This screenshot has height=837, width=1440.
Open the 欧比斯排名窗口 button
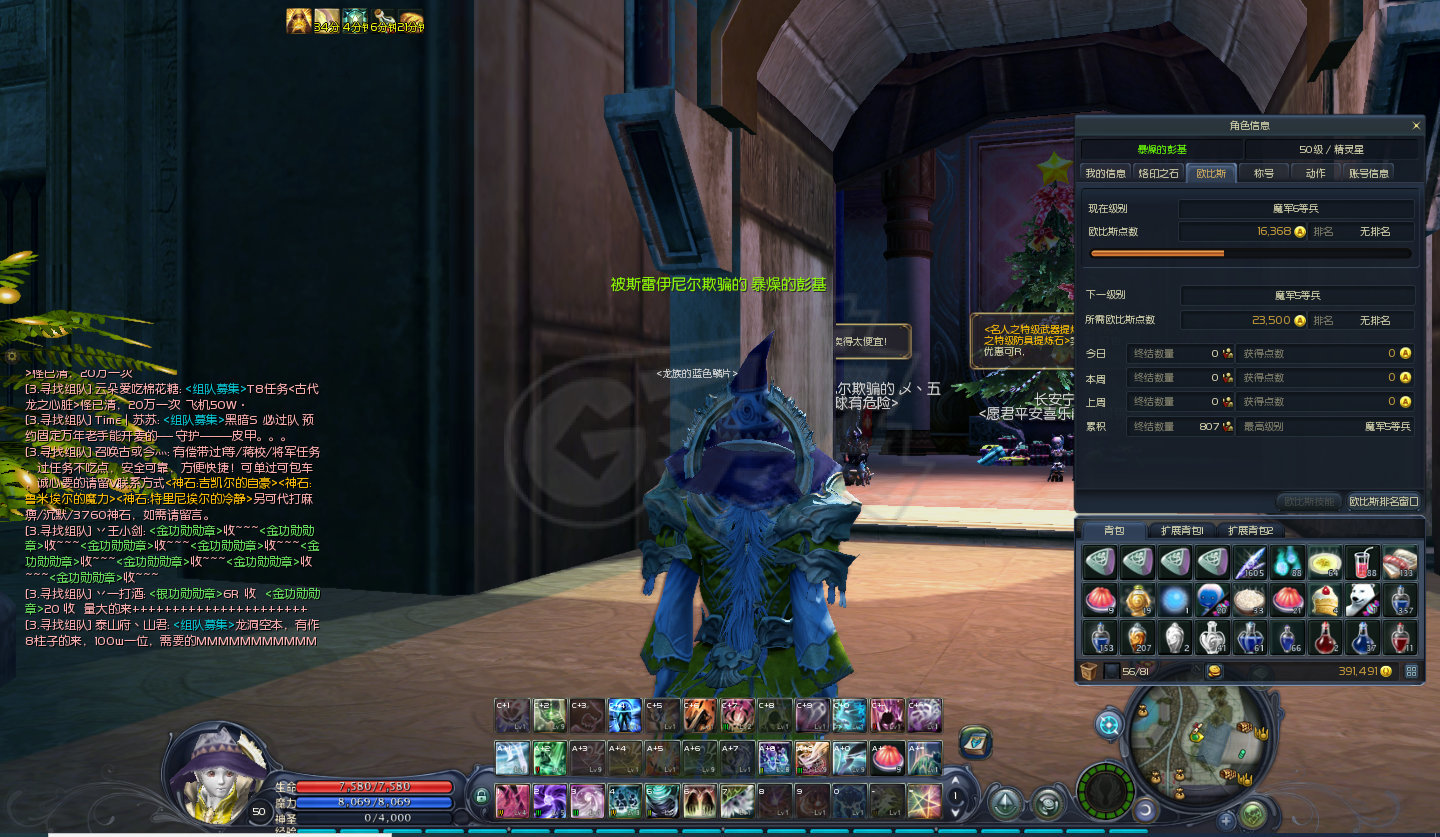(x=1383, y=501)
